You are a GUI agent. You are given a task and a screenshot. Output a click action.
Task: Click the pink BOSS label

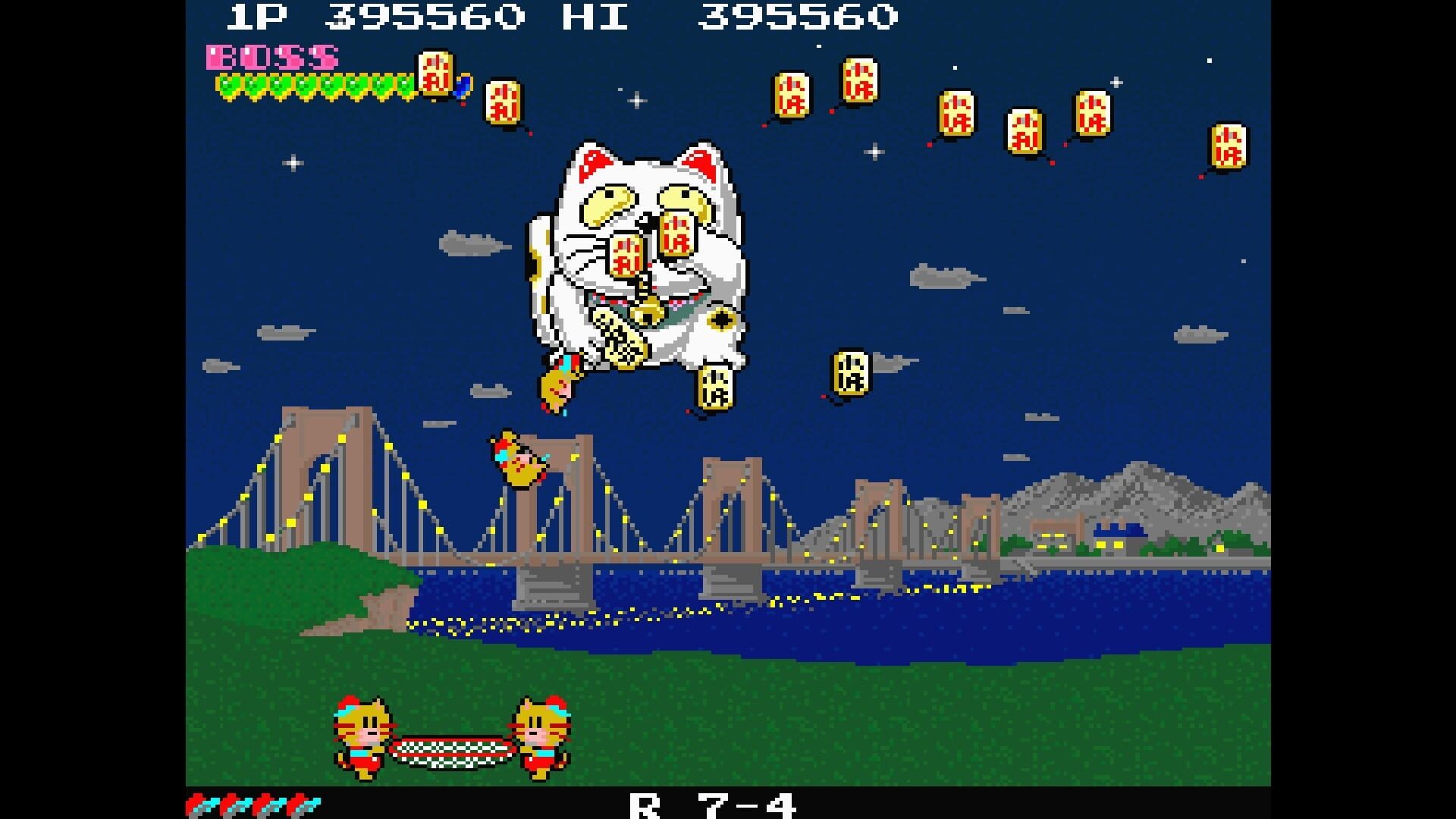click(x=273, y=57)
